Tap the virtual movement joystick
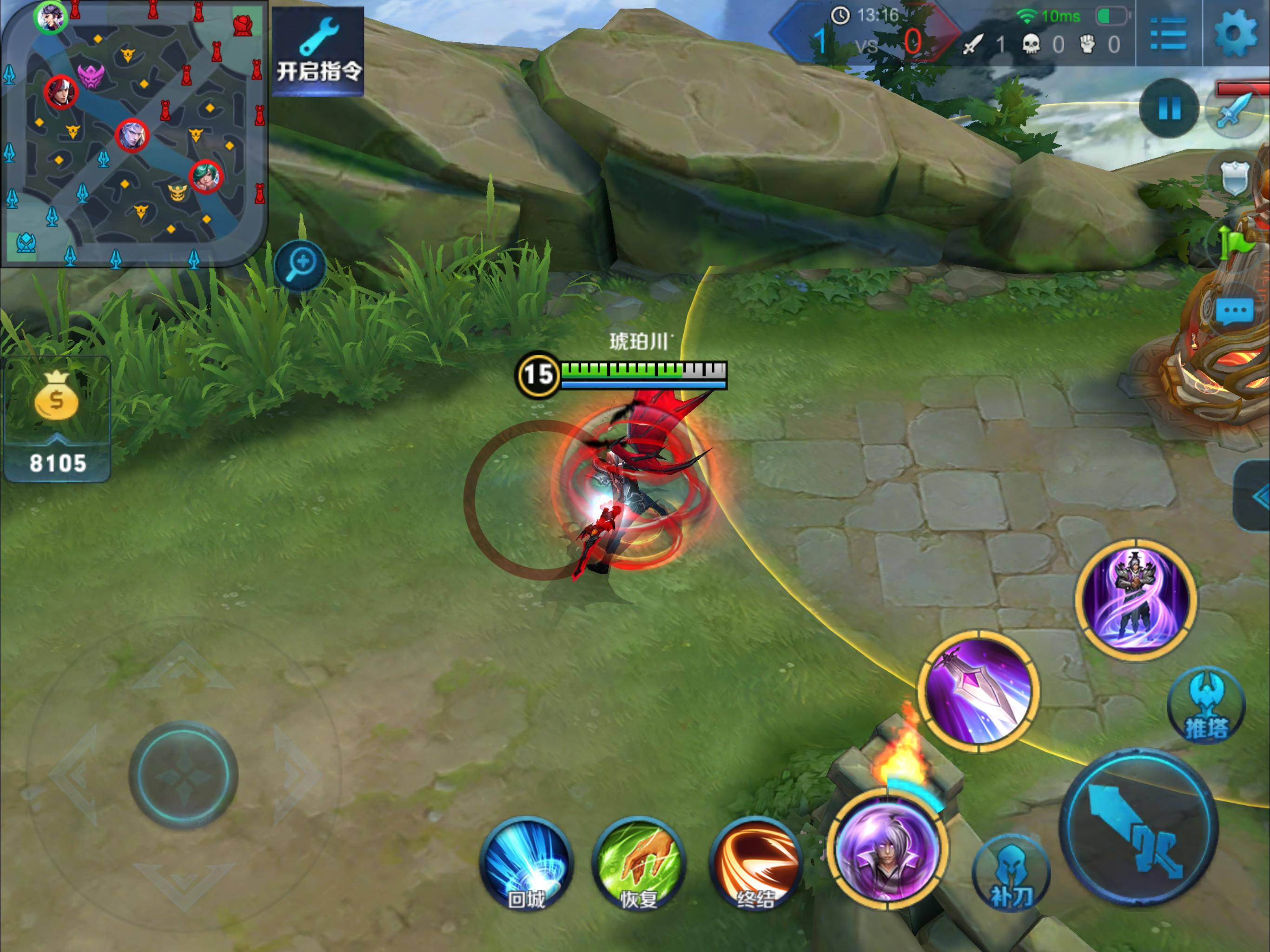The width and height of the screenshot is (1270, 952). (184, 775)
